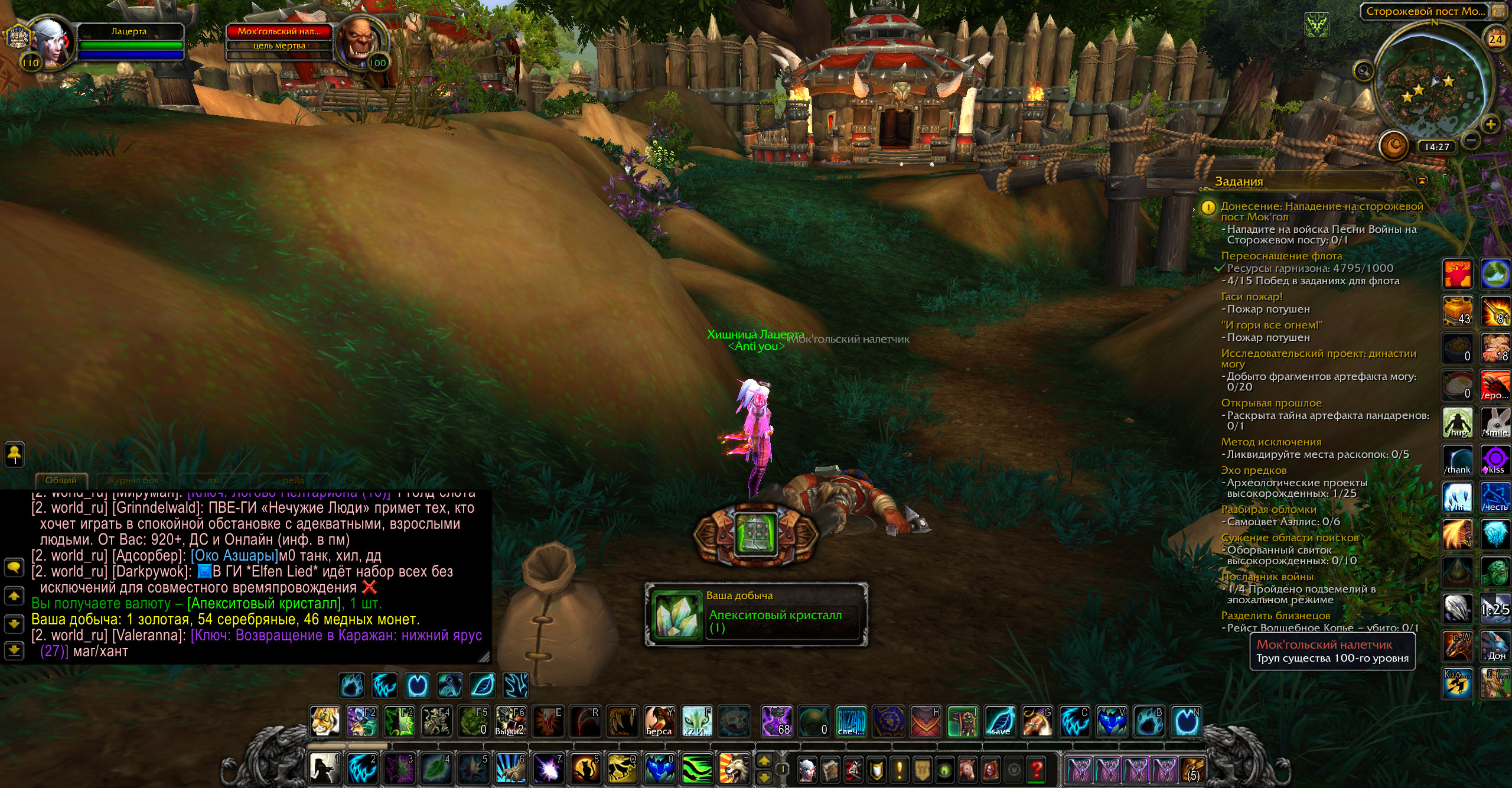The width and height of the screenshot is (1512, 788).
Task: Click the yellow exclamation quest log button
Action: 900,769
